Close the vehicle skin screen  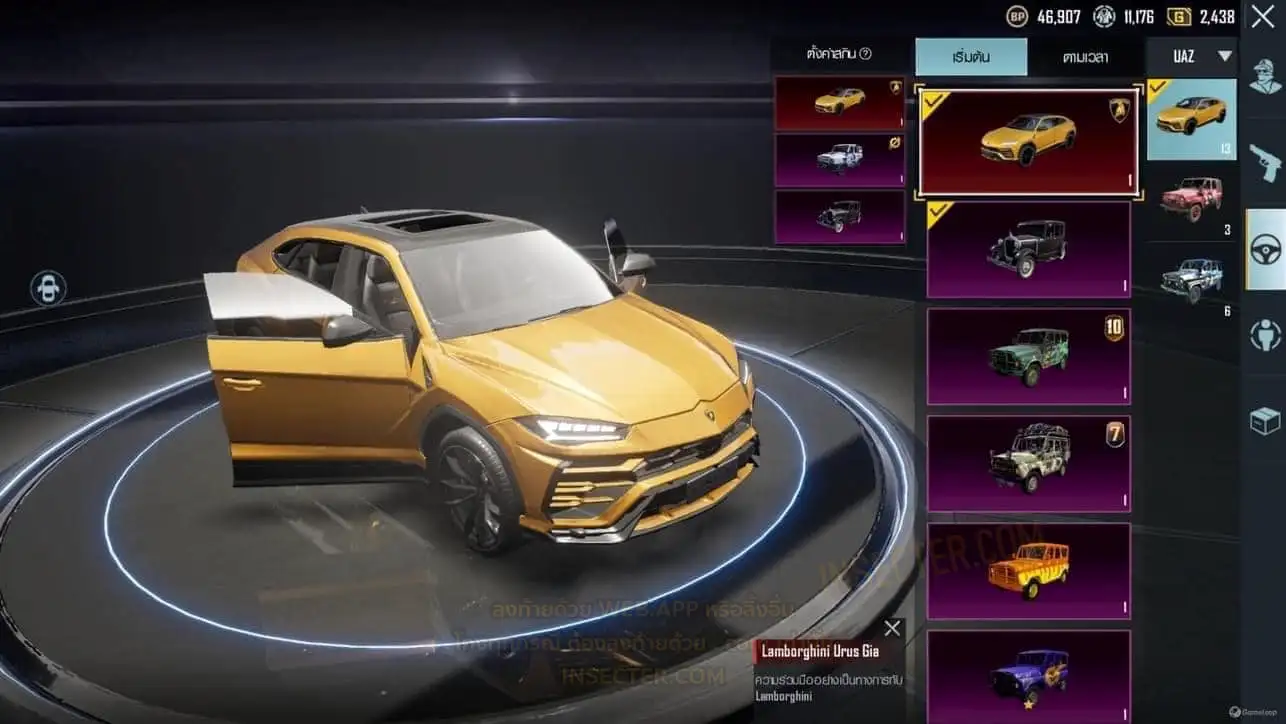point(1262,17)
